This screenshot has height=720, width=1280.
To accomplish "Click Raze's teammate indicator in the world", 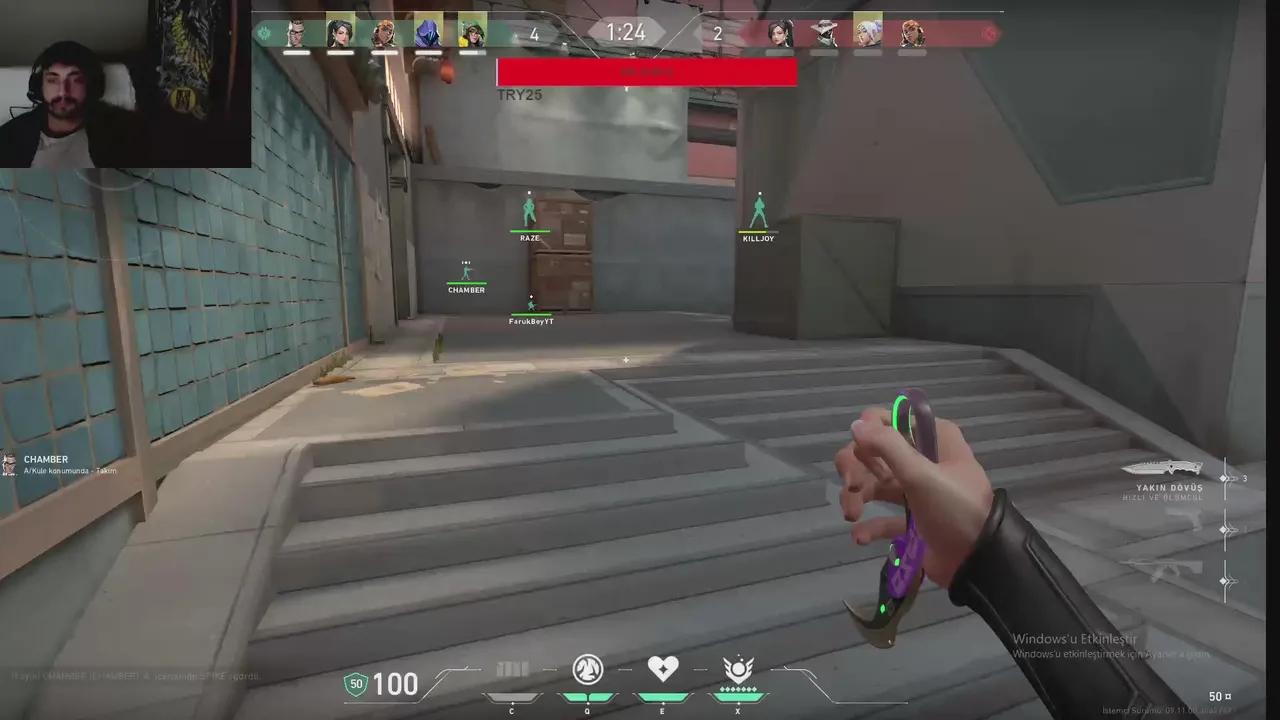I will (x=529, y=211).
